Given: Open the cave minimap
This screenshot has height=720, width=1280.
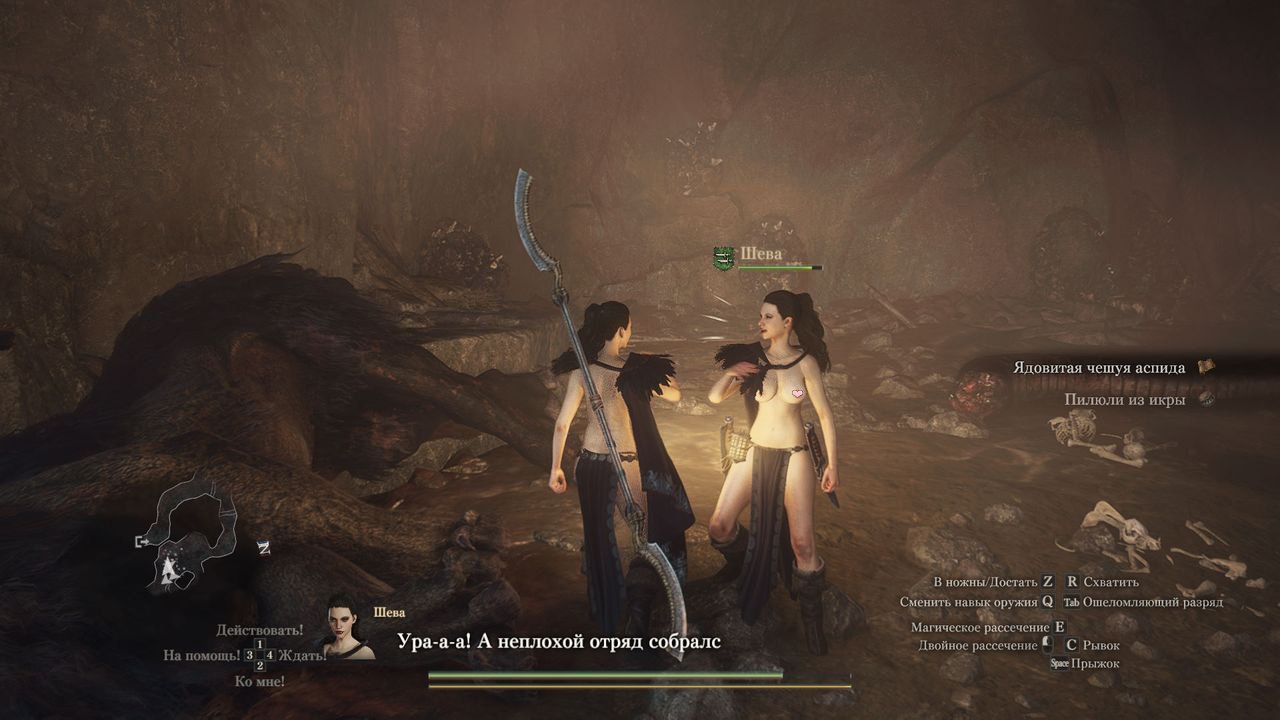Looking at the screenshot, I should pyautogui.click(x=190, y=534).
